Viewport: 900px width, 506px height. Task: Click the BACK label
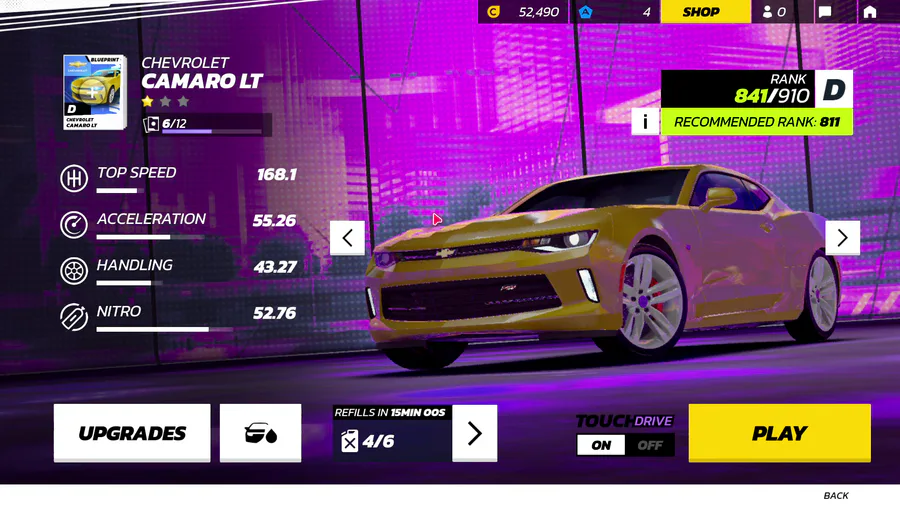point(836,495)
